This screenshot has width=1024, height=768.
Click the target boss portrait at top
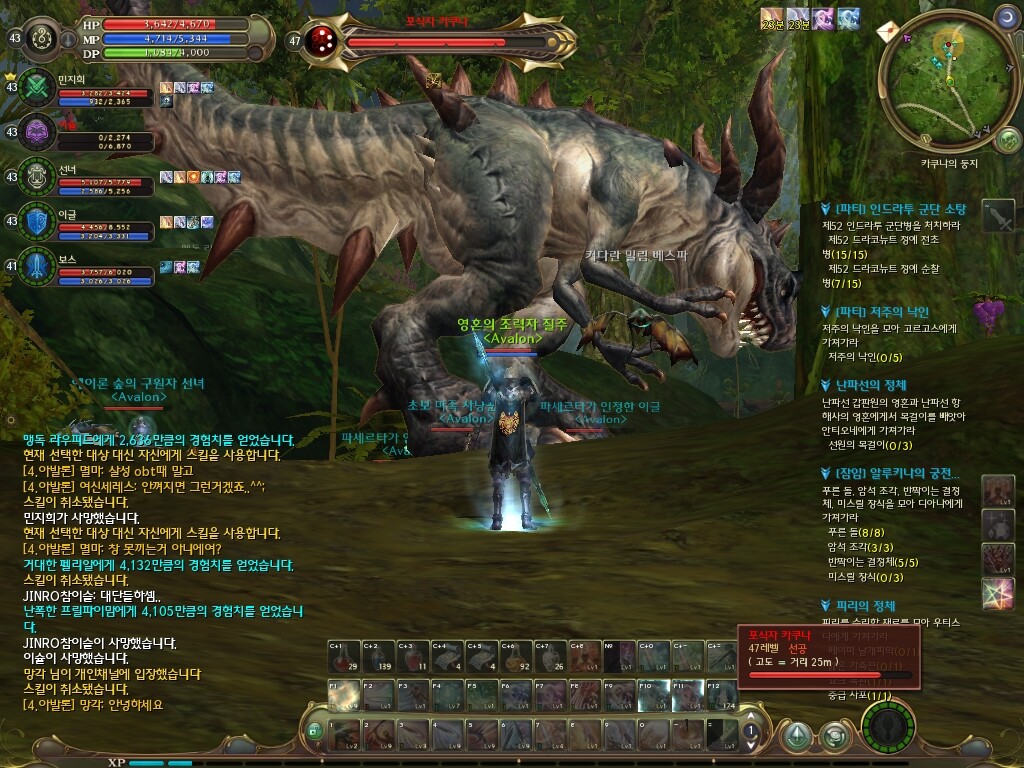pyautogui.click(x=322, y=41)
